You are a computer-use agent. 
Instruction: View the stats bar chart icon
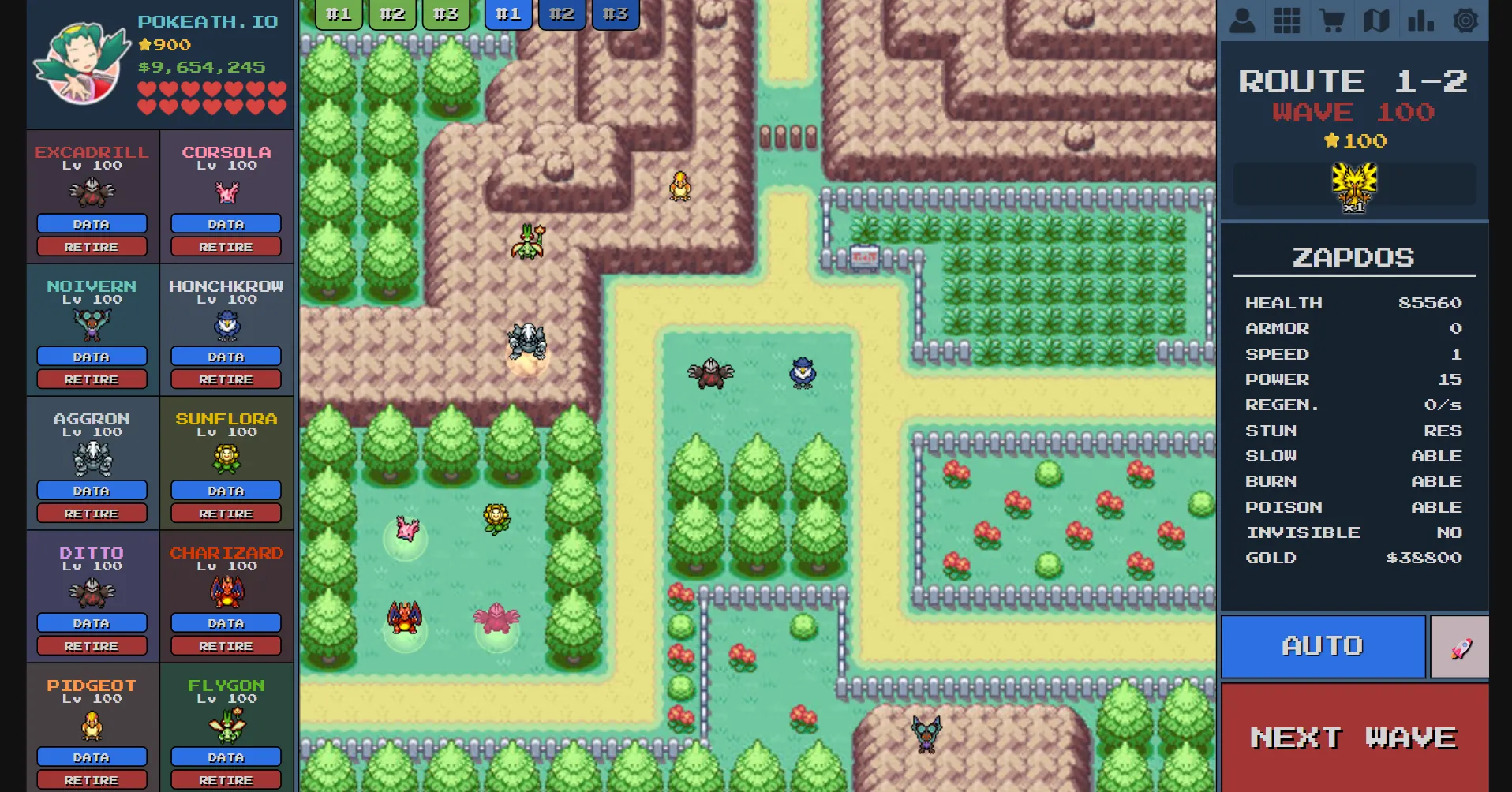click(x=1422, y=20)
